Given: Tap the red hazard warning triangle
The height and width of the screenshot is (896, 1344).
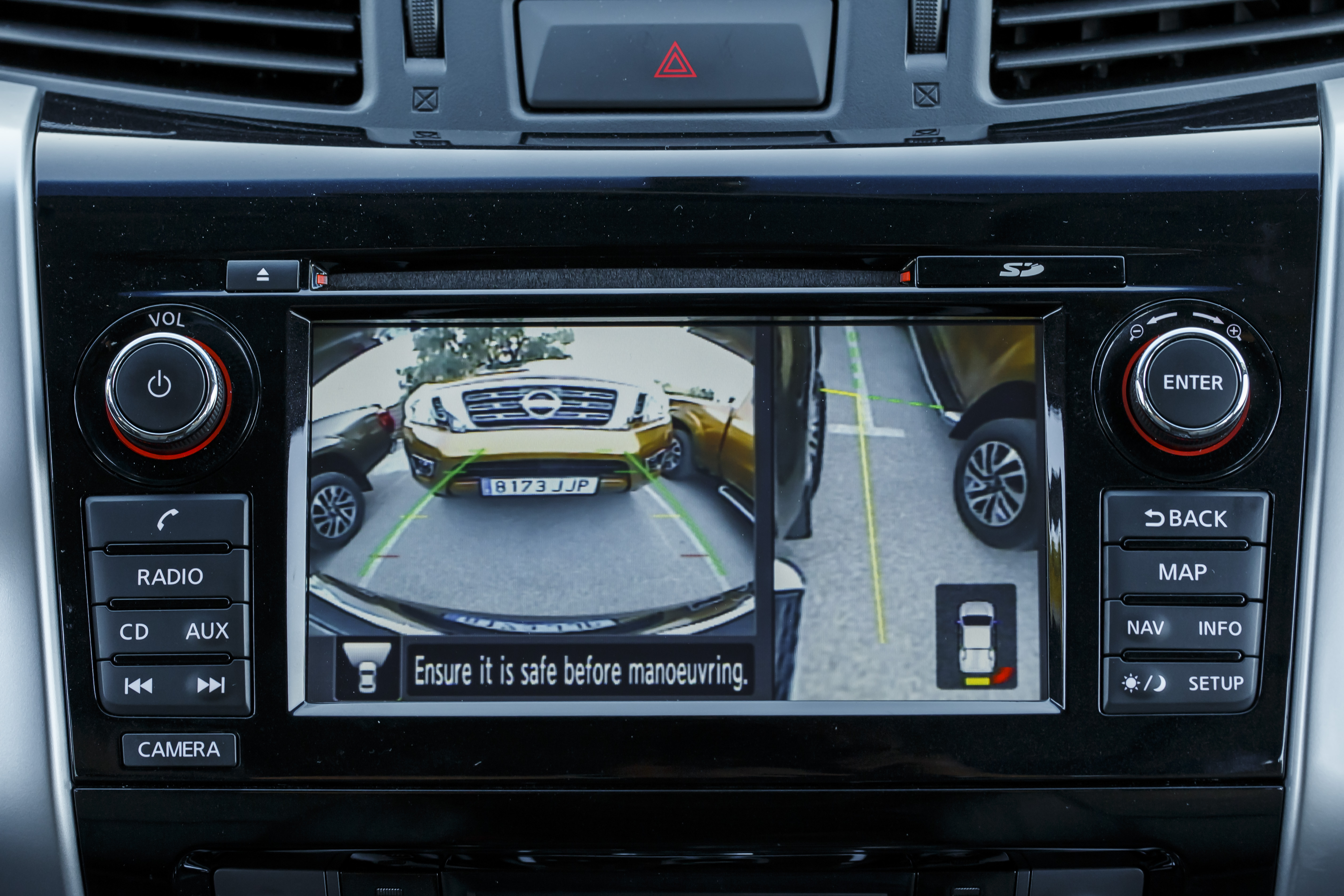Looking at the screenshot, I should click(675, 61).
